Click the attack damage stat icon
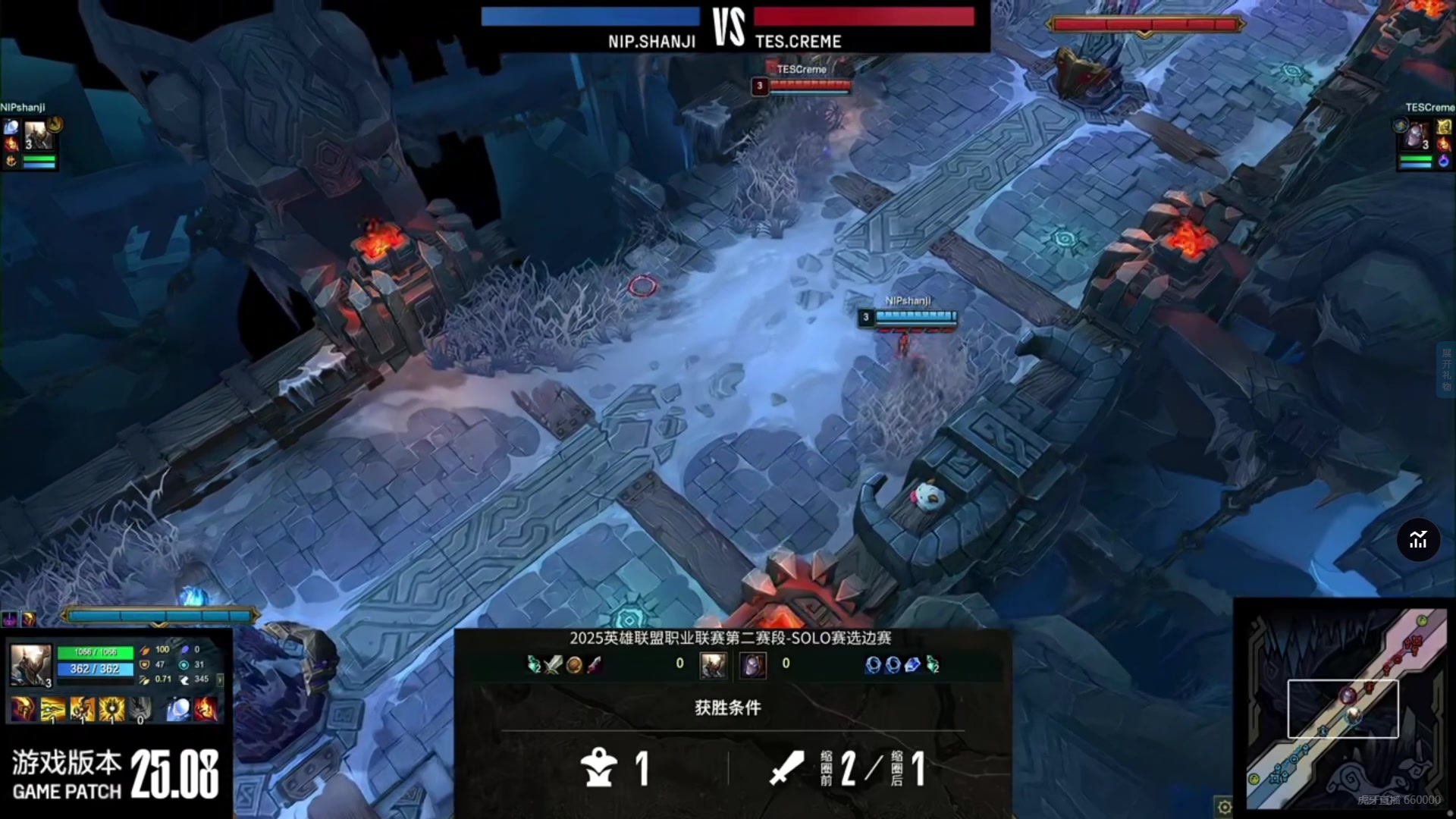 [146, 651]
